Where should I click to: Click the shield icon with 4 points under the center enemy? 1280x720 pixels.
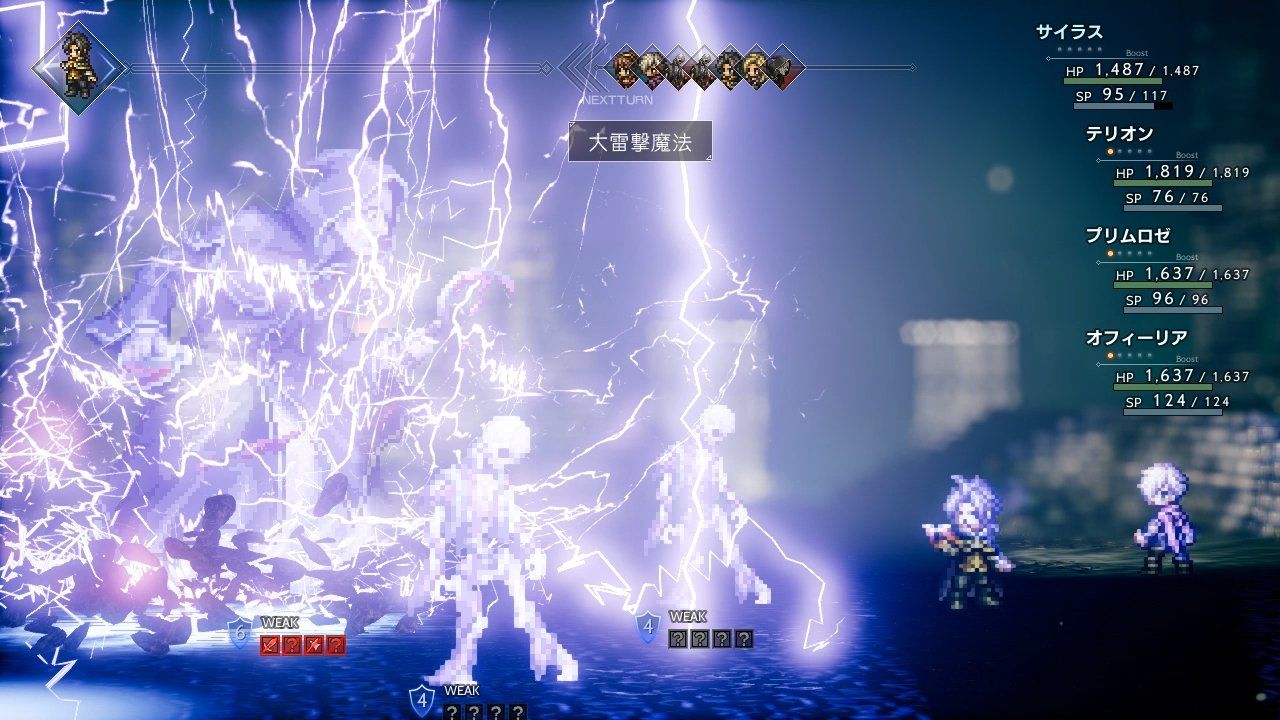tap(422, 698)
